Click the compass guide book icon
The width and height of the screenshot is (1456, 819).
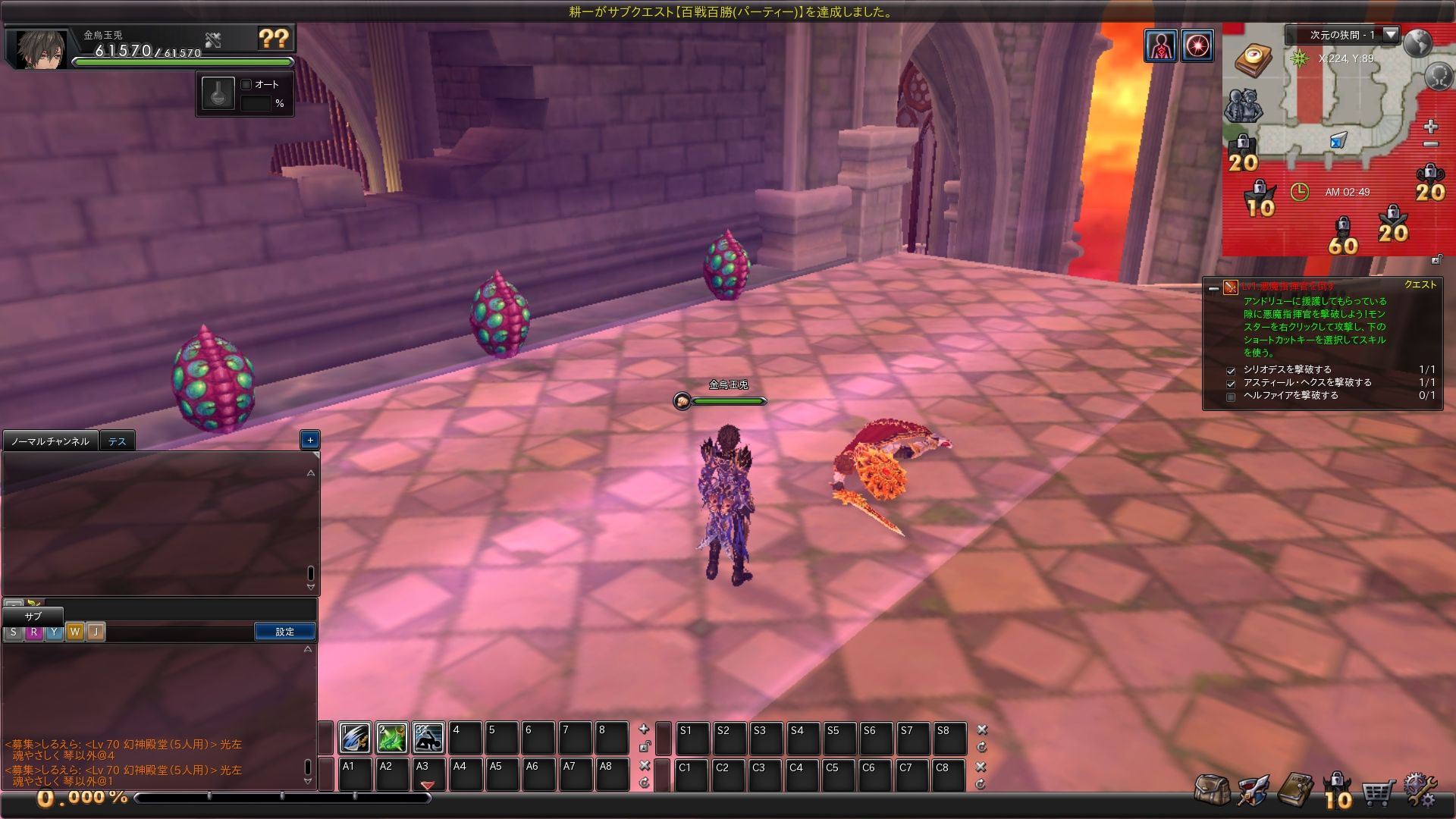click(x=1253, y=59)
